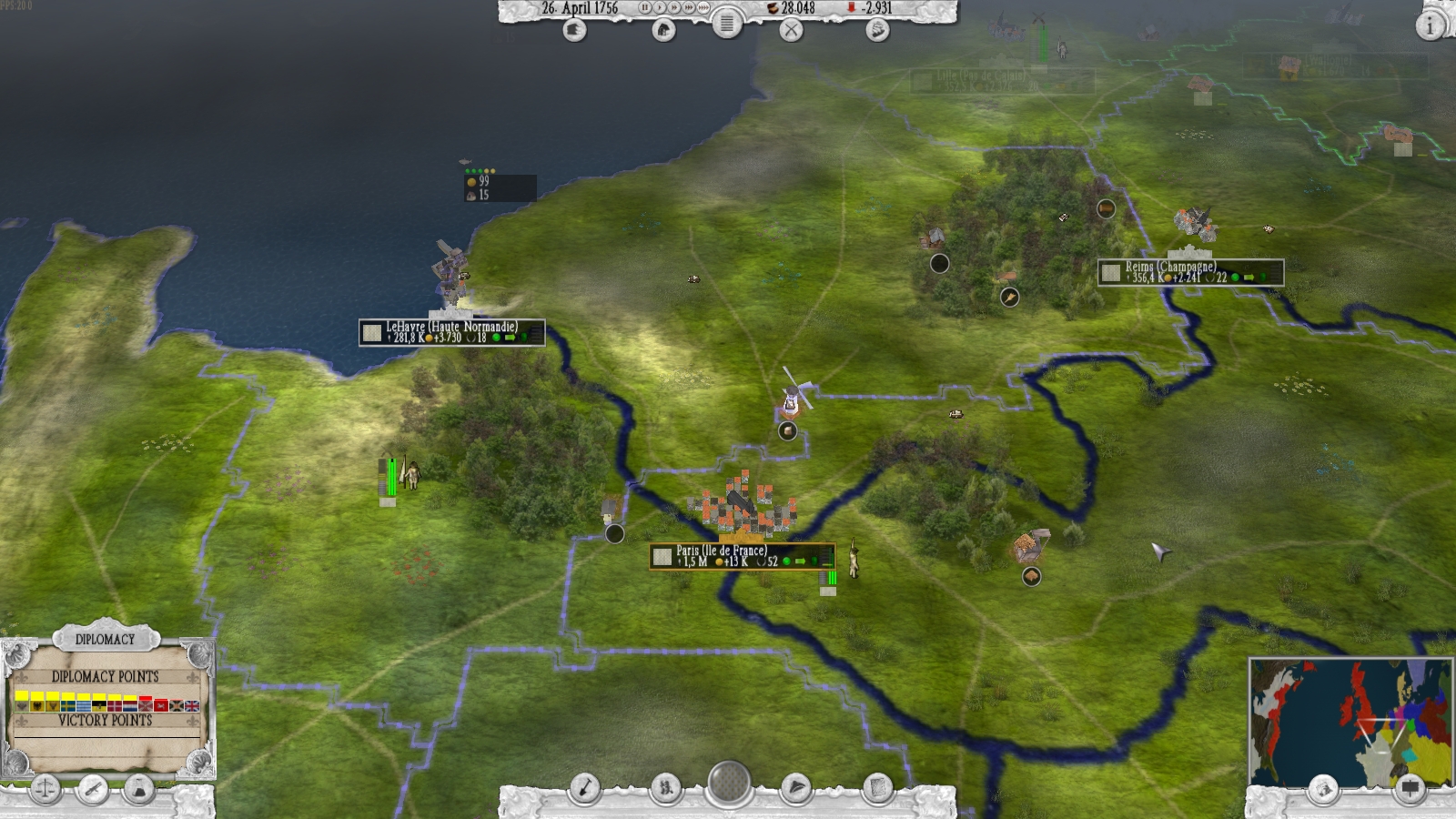This screenshot has width=1456, height=819.
Task: Open the soldiers icon on the bottom toolbar
Action: (x=665, y=788)
